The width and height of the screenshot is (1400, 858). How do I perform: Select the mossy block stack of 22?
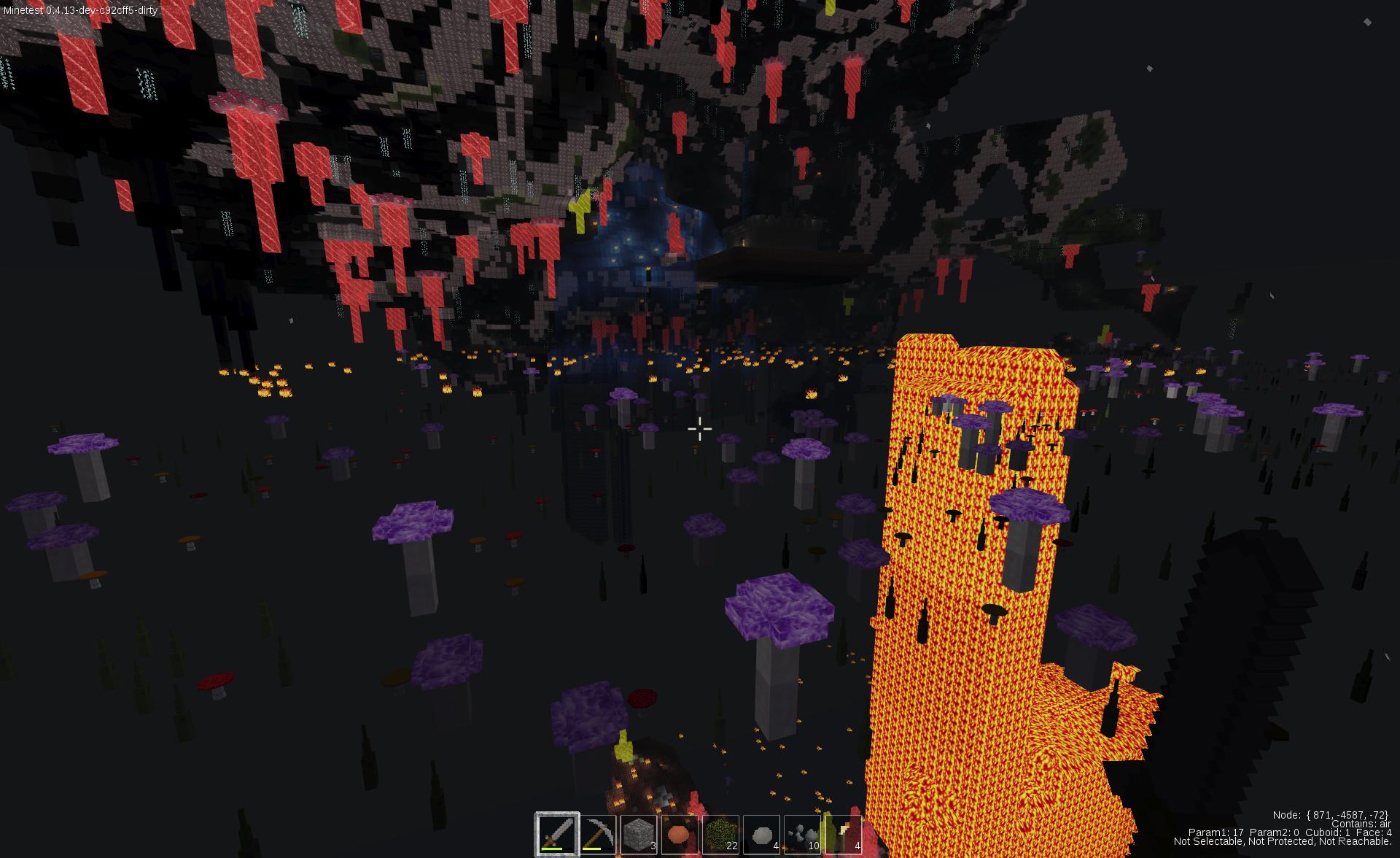(720, 833)
